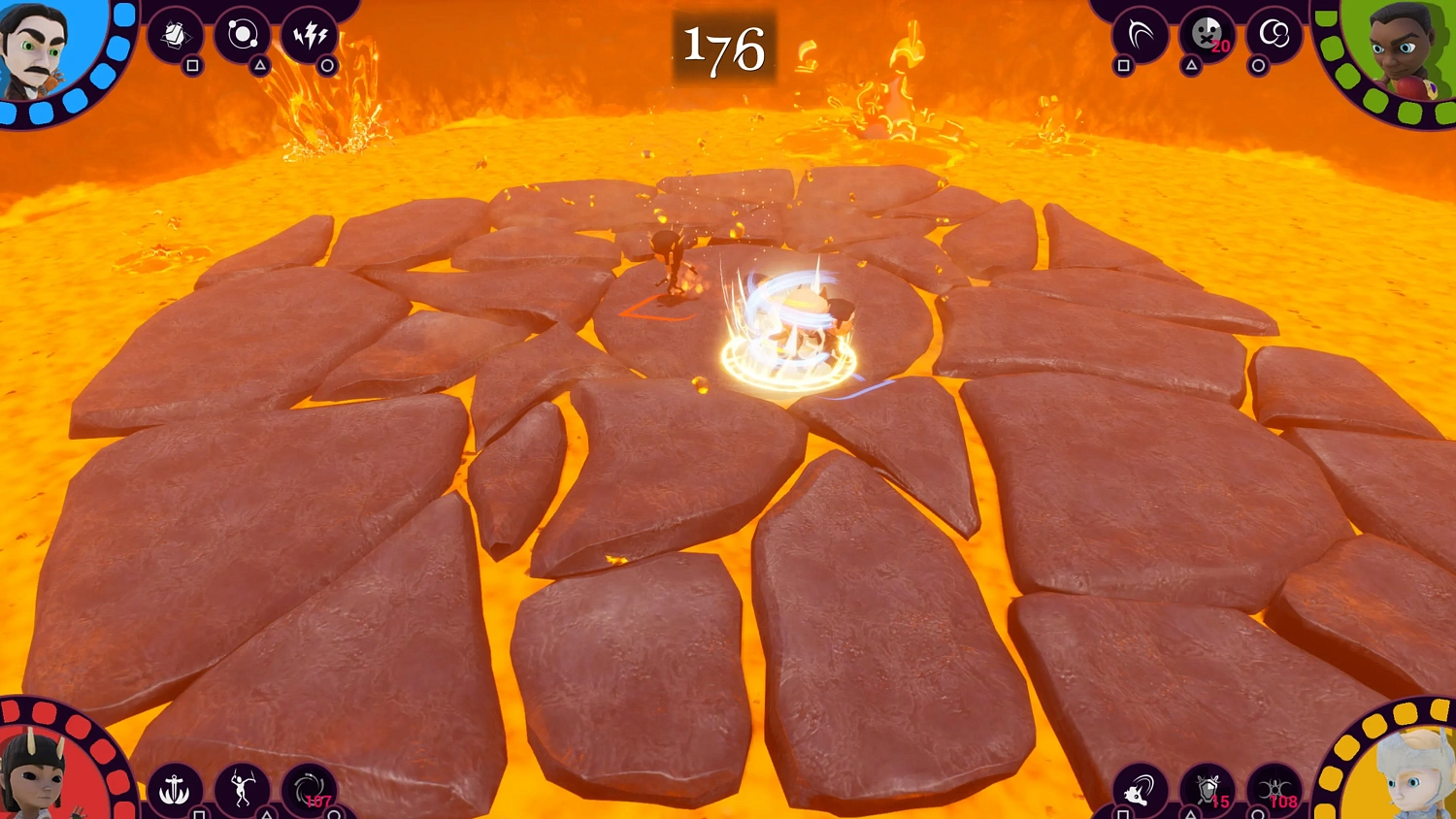Viewport: 1456px width, 819px height.
Task: Activate the blue player's orbit ability
Action: (244, 33)
